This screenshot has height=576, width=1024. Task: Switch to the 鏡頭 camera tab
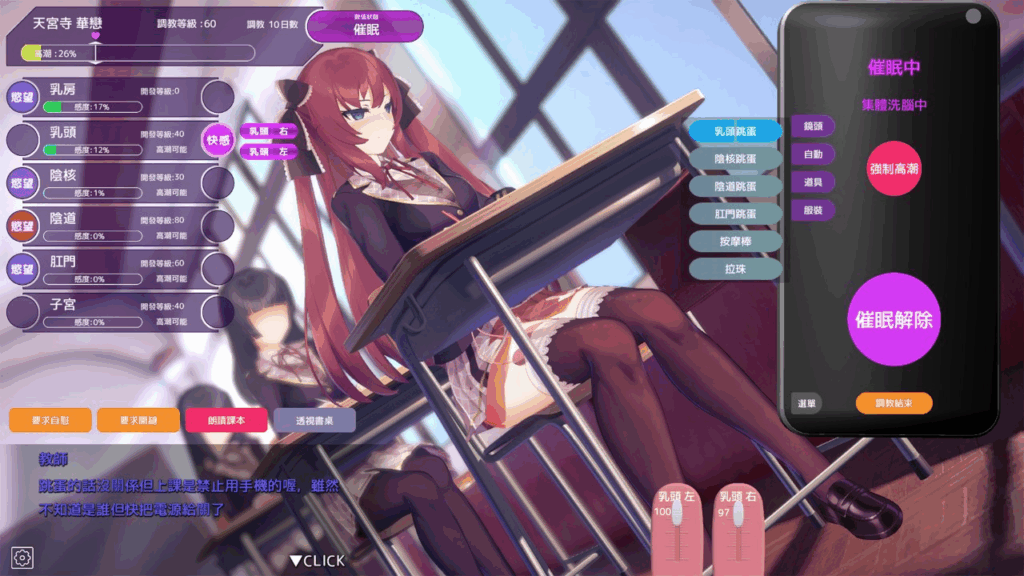pos(813,126)
